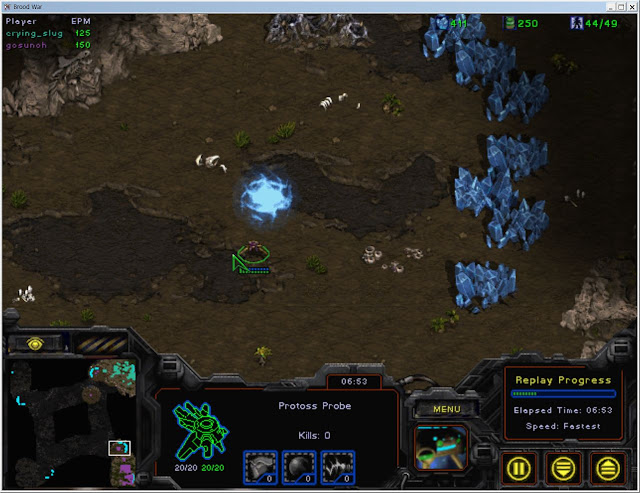The width and height of the screenshot is (640, 493).
Task: Click the striped button above the minimap
Action: tap(100, 344)
